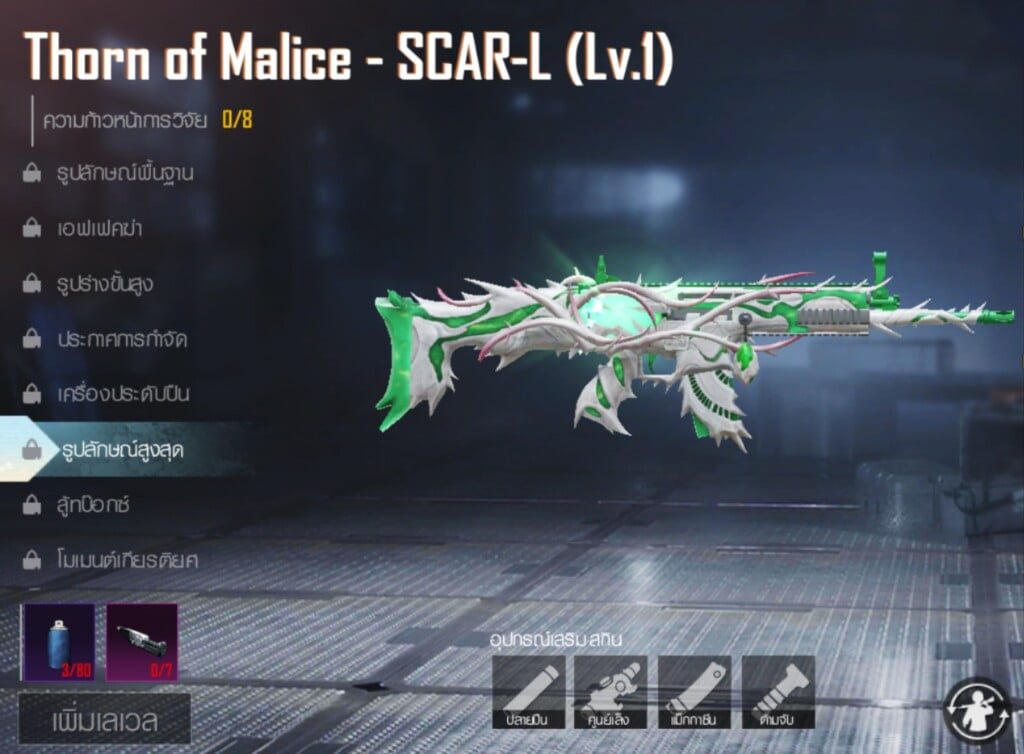Click the blue paint can material slot

(x=60, y=641)
